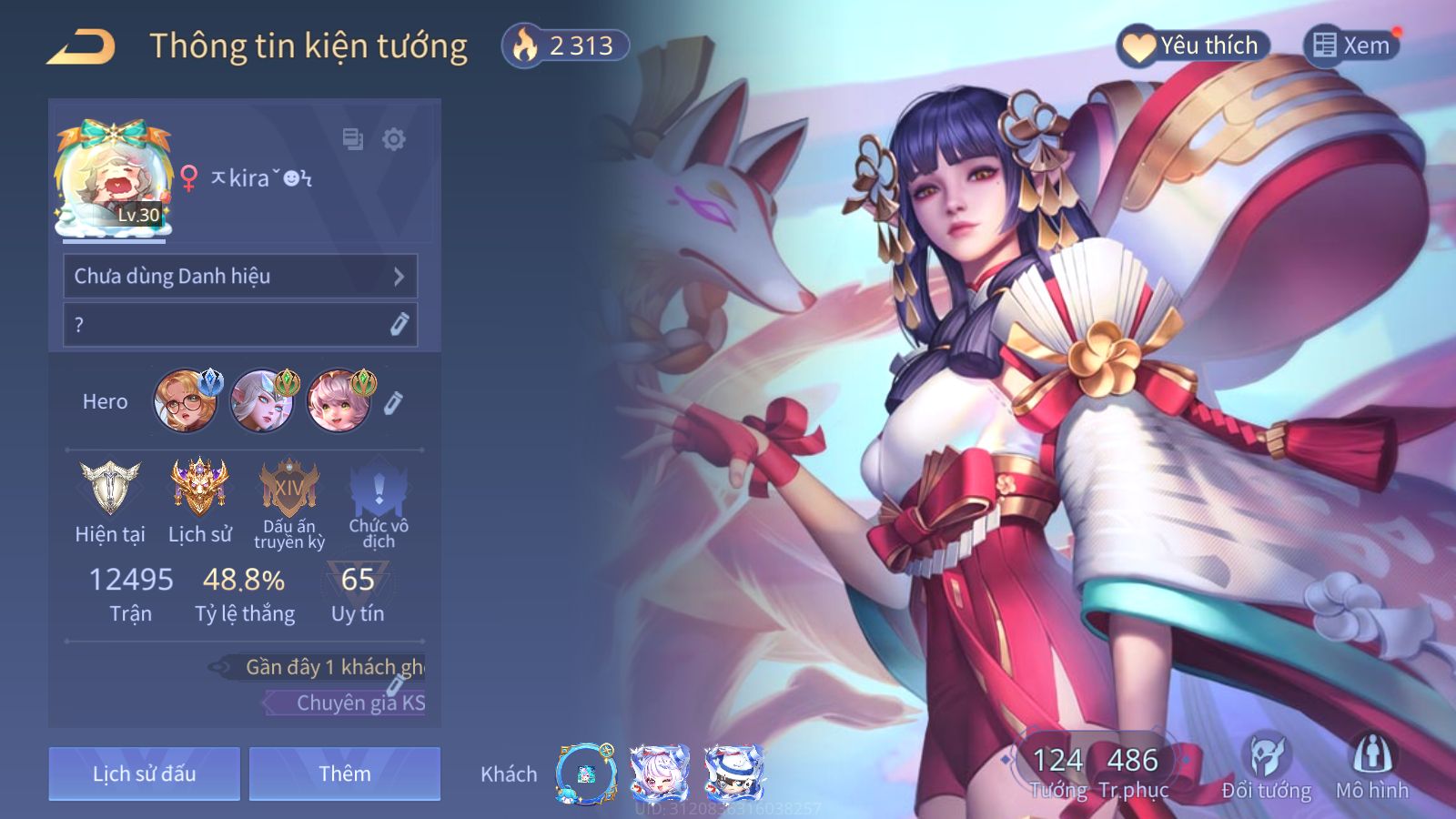
Task: Open Lịch sử đấu match history
Action: pyautogui.click(x=145, y=773)
